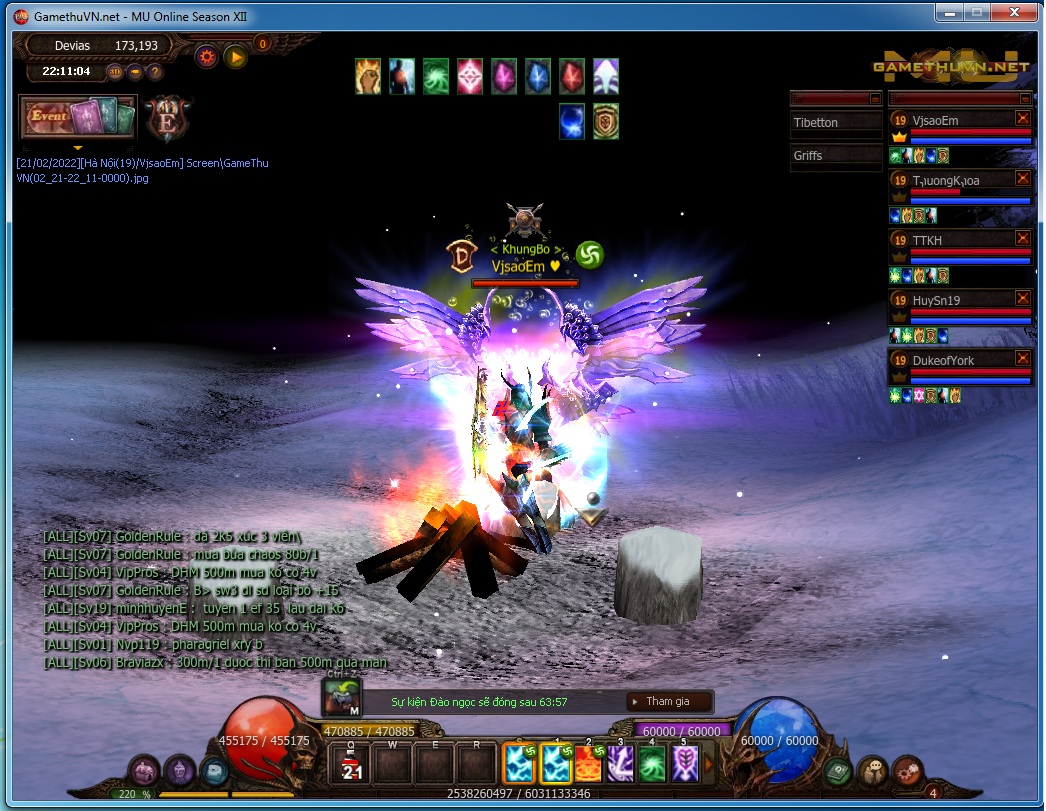
Task: Close the game window
Action: tap(1019, 12)
